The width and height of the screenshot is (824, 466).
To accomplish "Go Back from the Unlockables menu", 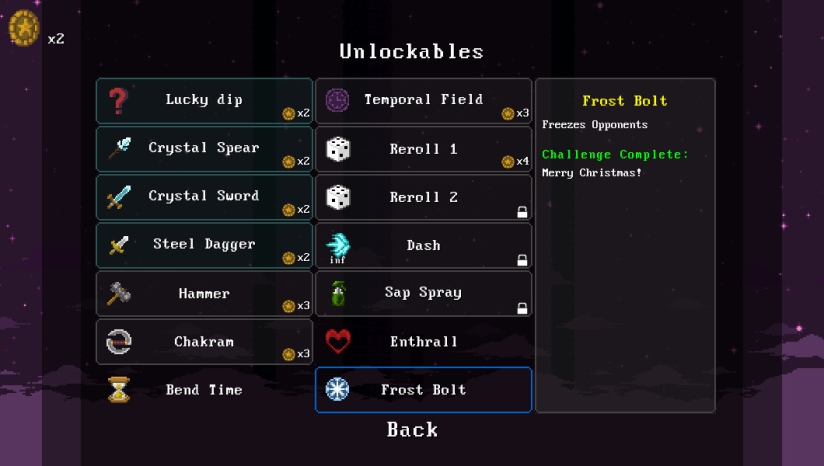I will pyautogui.click(x=412, y=430).
